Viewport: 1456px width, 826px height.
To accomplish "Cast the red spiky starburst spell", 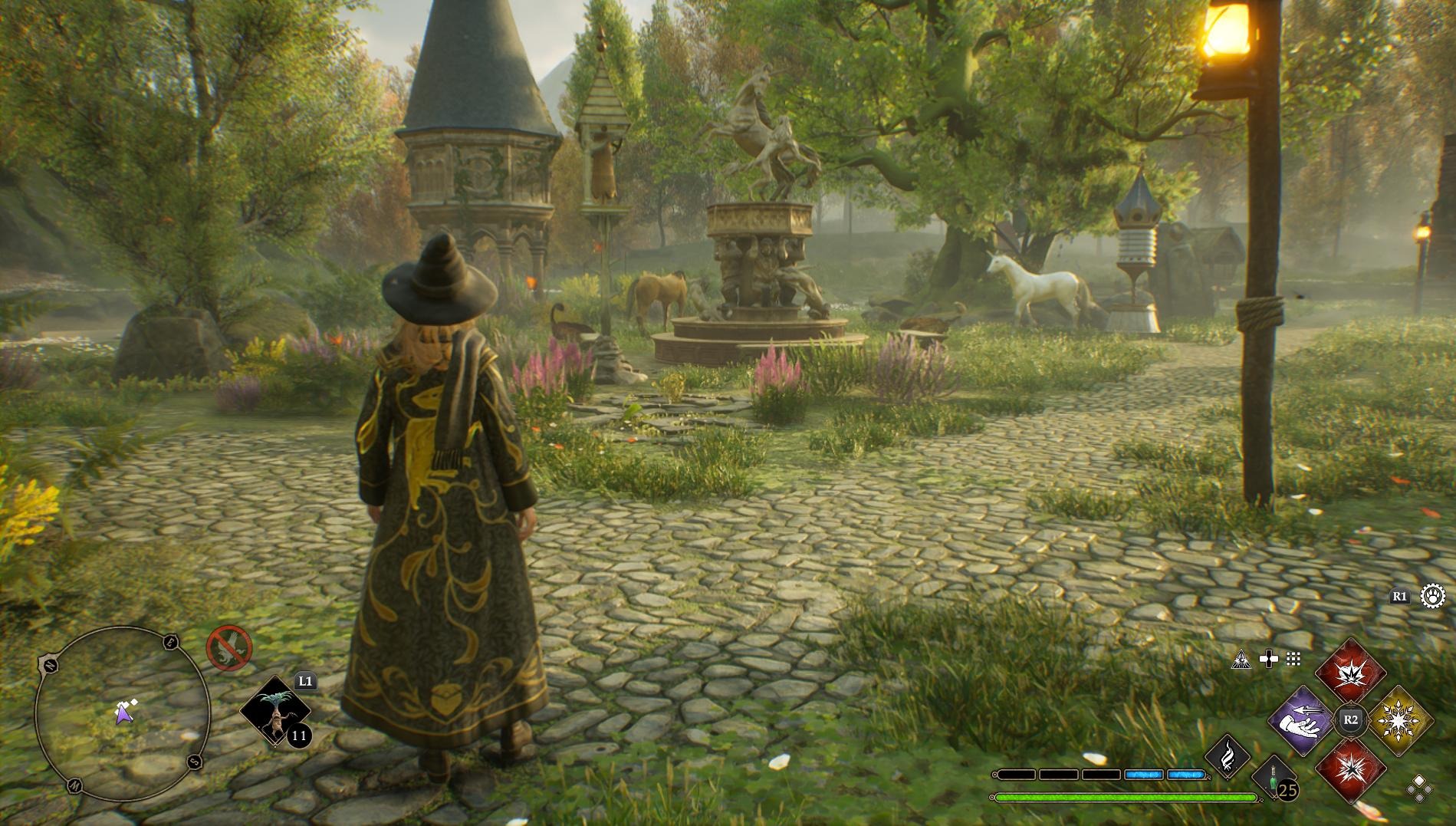I will (x=1350, y=769).
